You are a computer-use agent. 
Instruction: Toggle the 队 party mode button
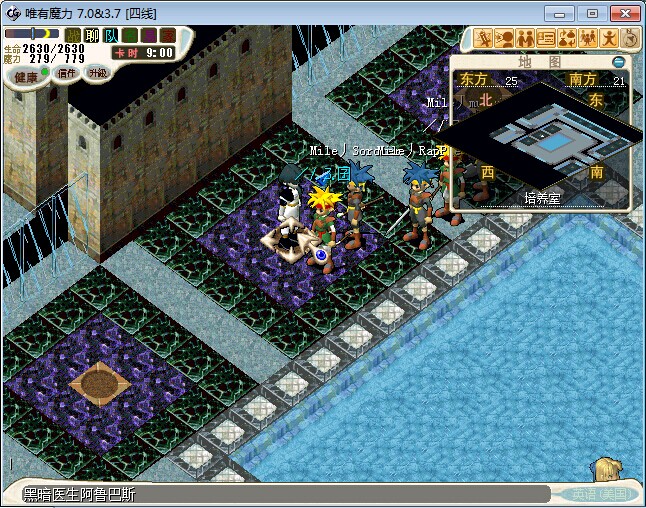pyautogui.click(x=110, y=36)
